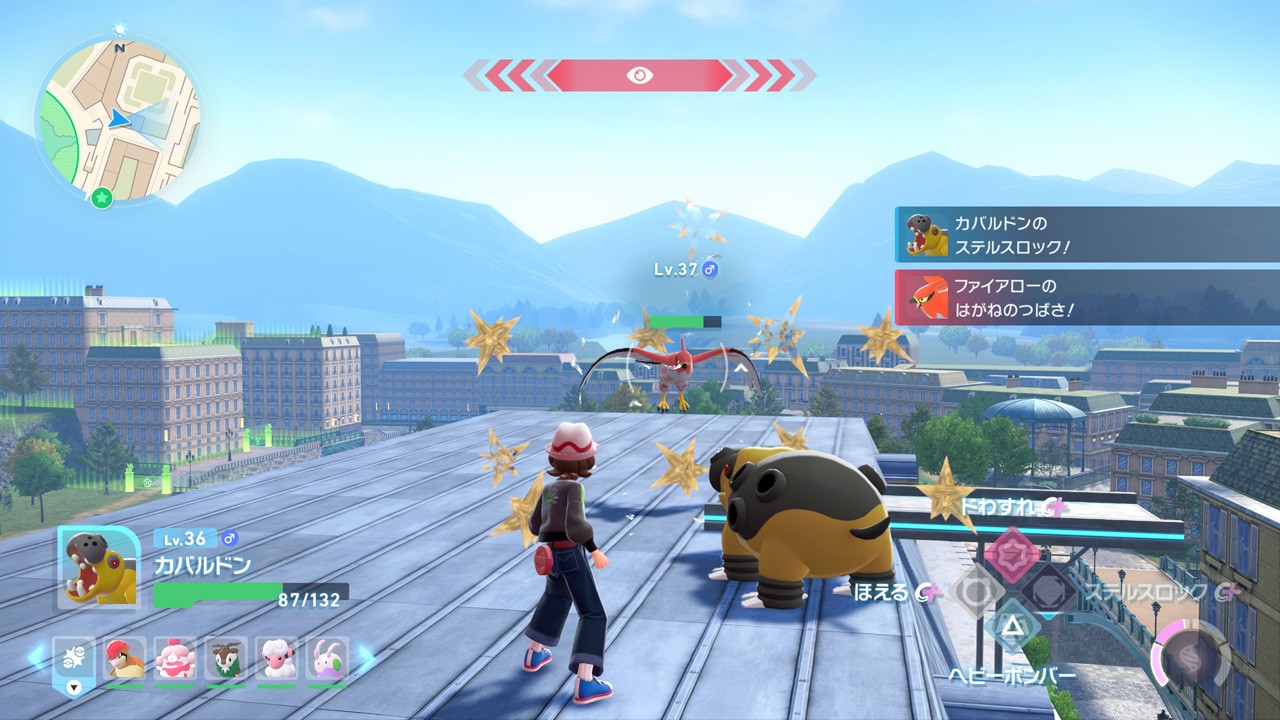This screenshot has height=720, width=1280.
Task: Trigger the ヘビーボンバー move
Action: (x=1011, y=630)
